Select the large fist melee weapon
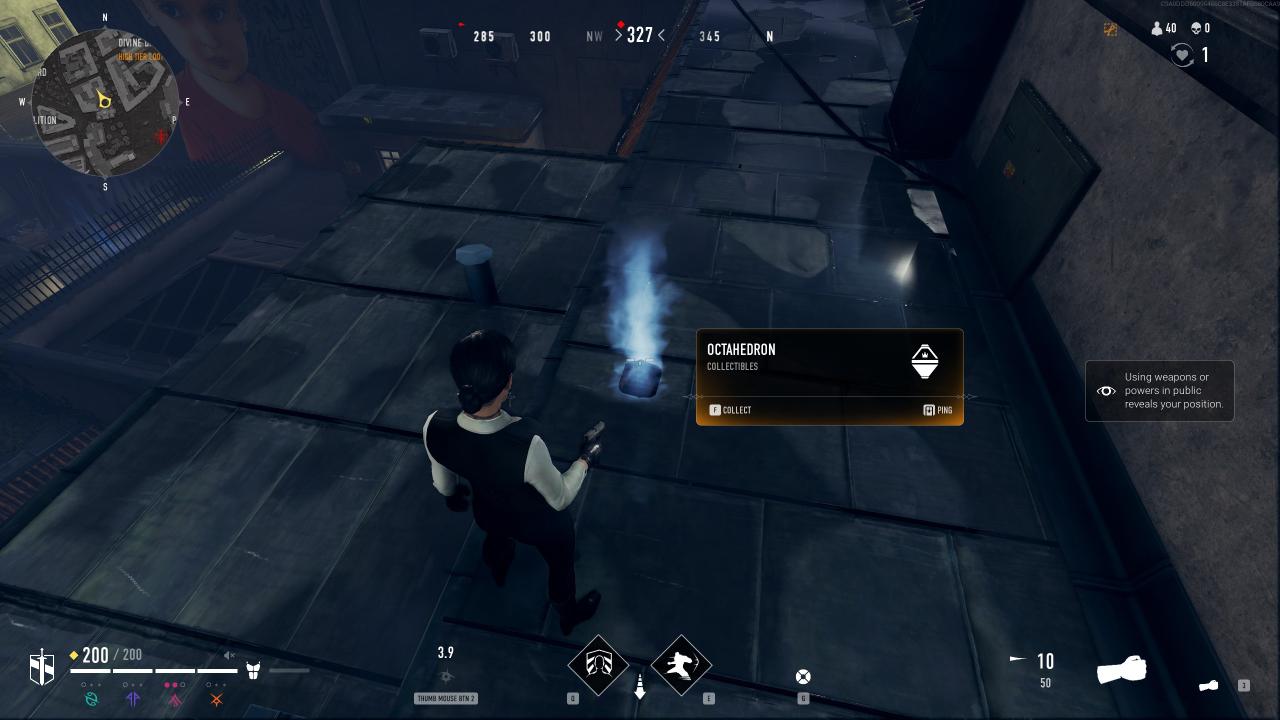 (x=1121, y=670)
